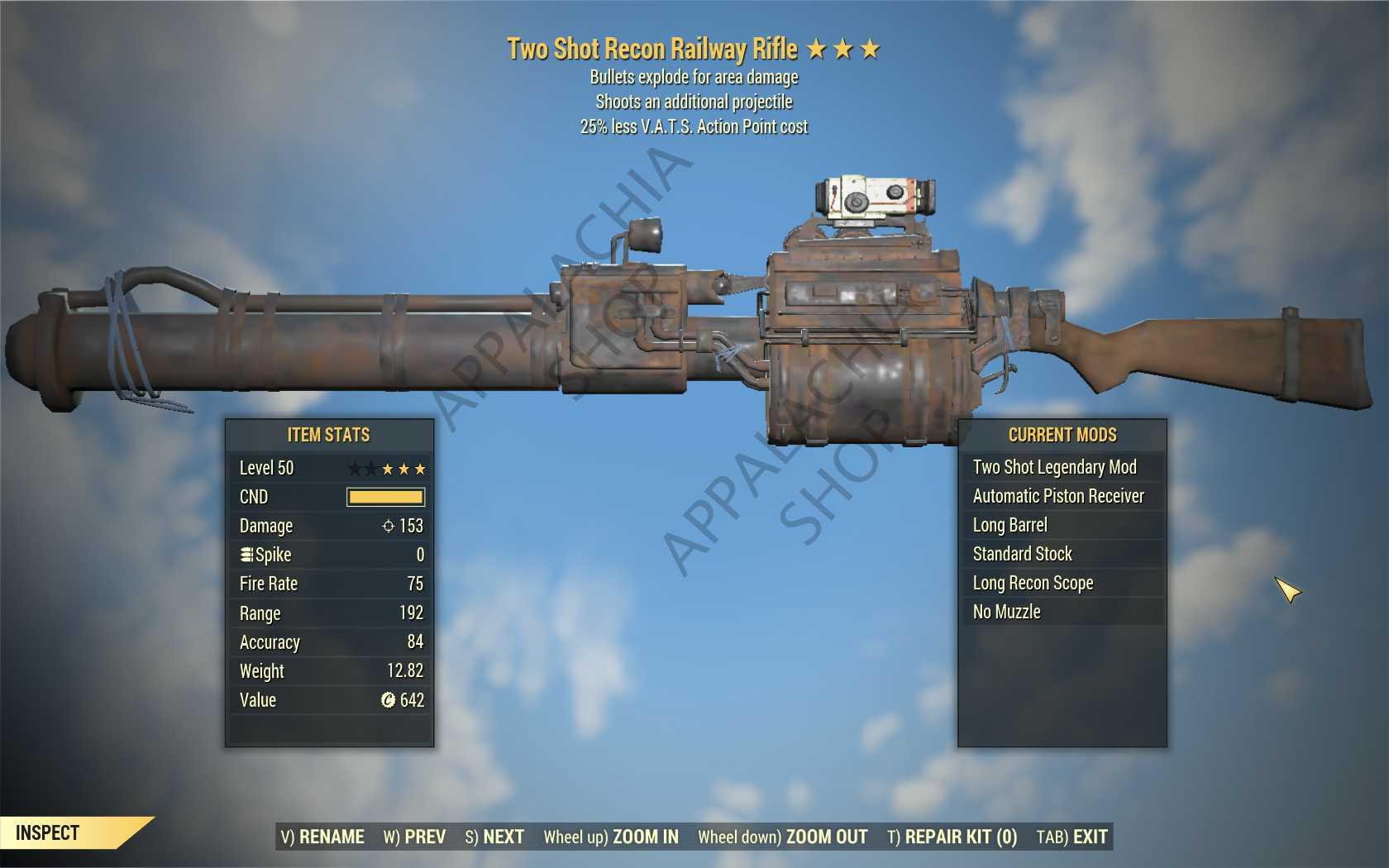This screenshot has height=868, width=1389.
Task: Rename the Two Shot Recon Railway Rifle
Action: tap(322, 837)
